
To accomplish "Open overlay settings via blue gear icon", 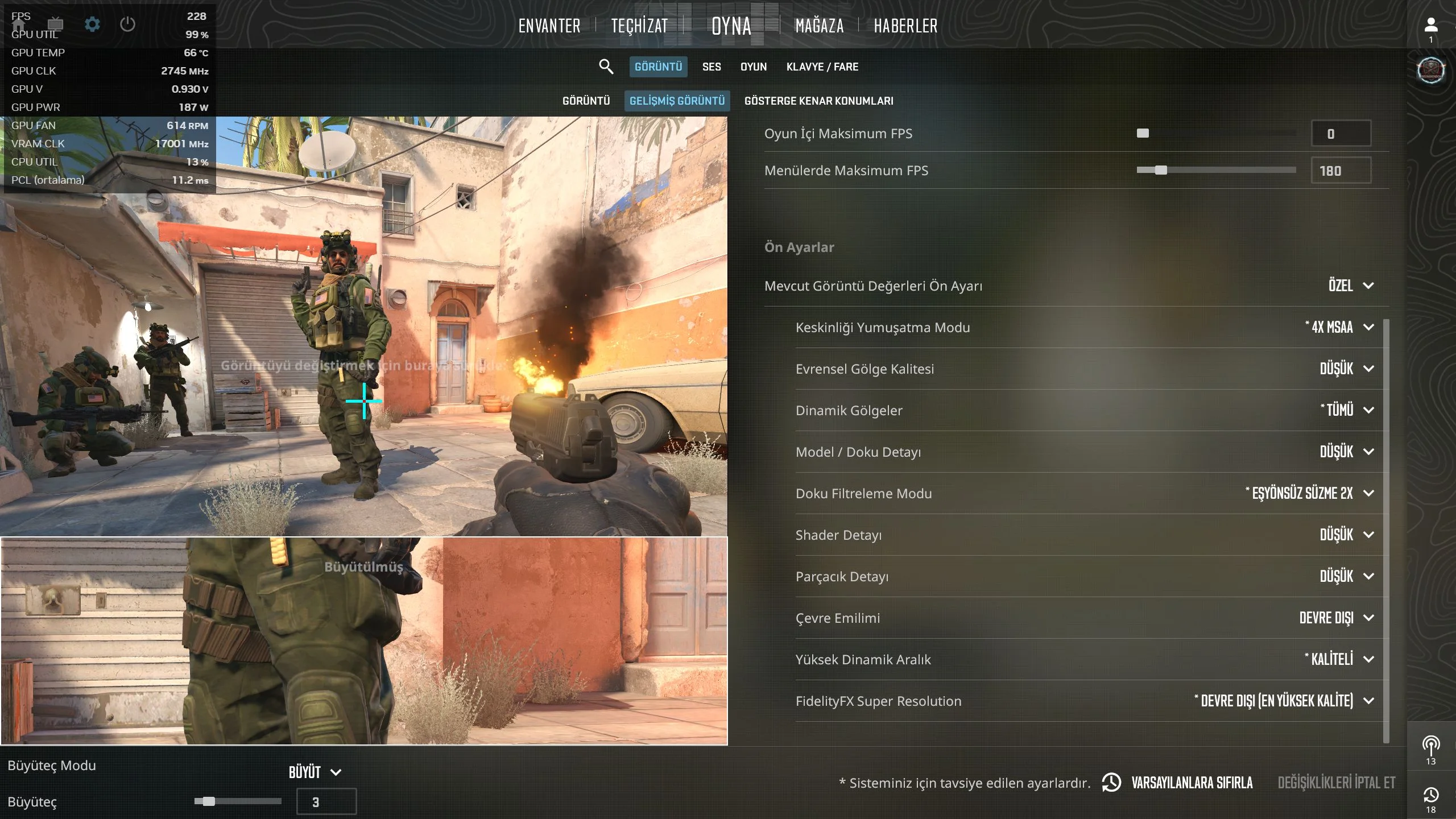I will 92,24.
